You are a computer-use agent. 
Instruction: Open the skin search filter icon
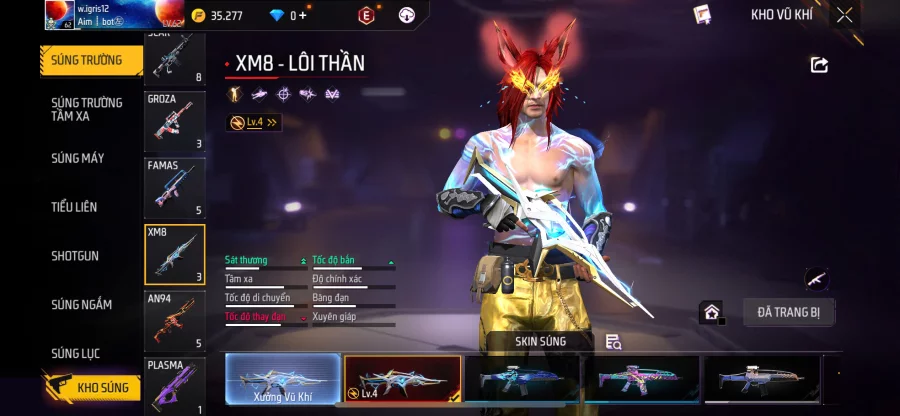click(613, 342)
